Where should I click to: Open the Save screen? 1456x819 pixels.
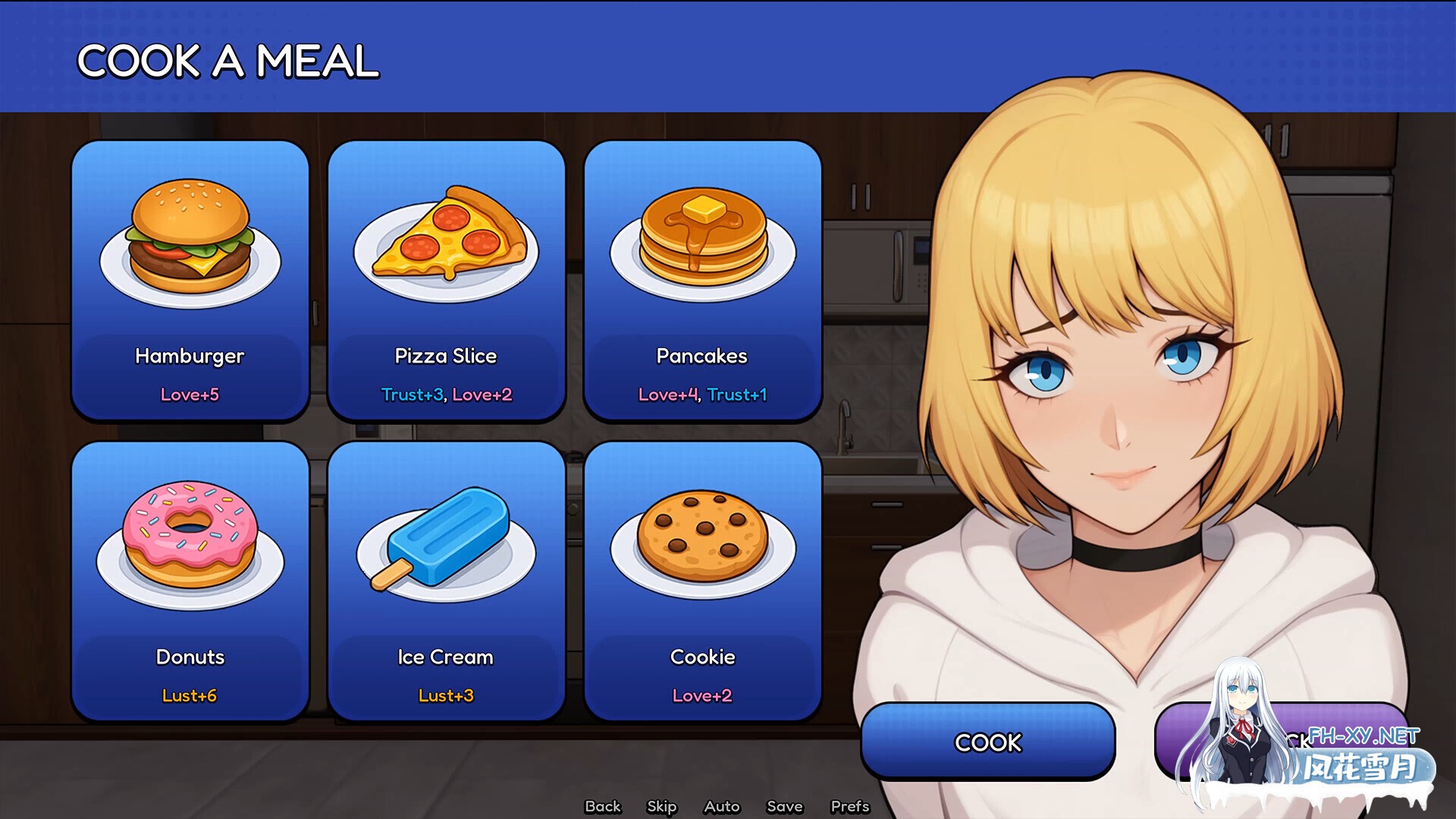click(784, 806)
